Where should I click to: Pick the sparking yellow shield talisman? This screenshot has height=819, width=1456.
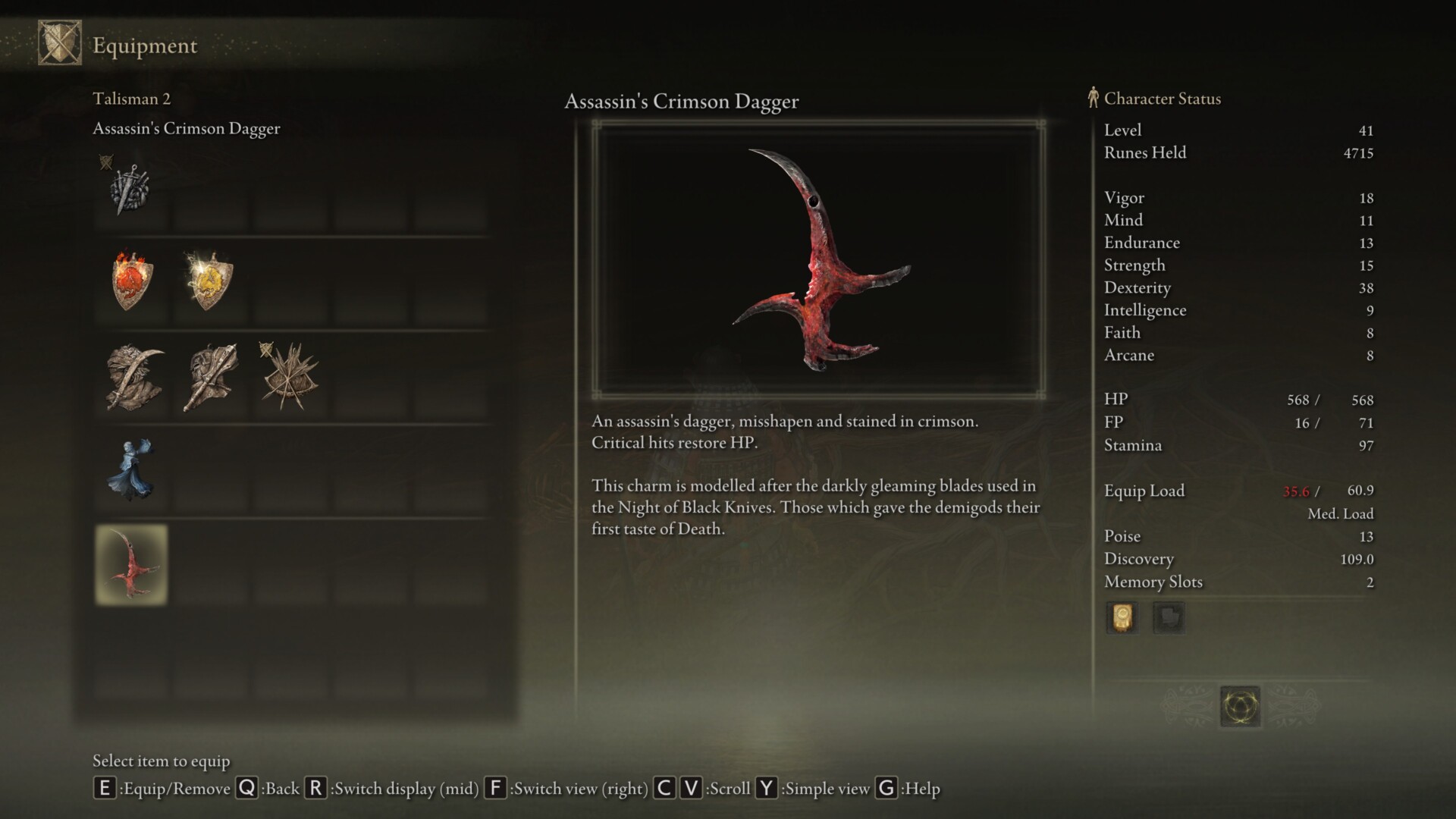pos(209,281)
